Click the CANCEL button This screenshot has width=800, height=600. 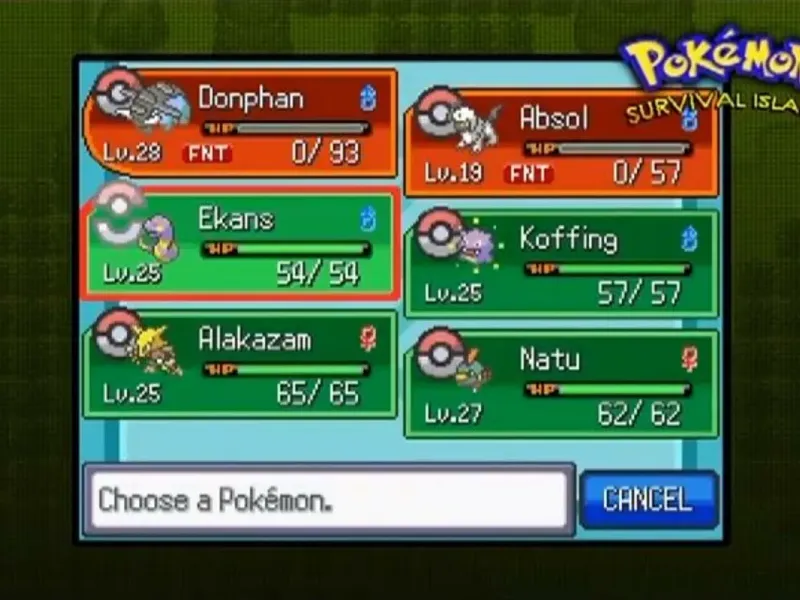click(x=648, y=499)
